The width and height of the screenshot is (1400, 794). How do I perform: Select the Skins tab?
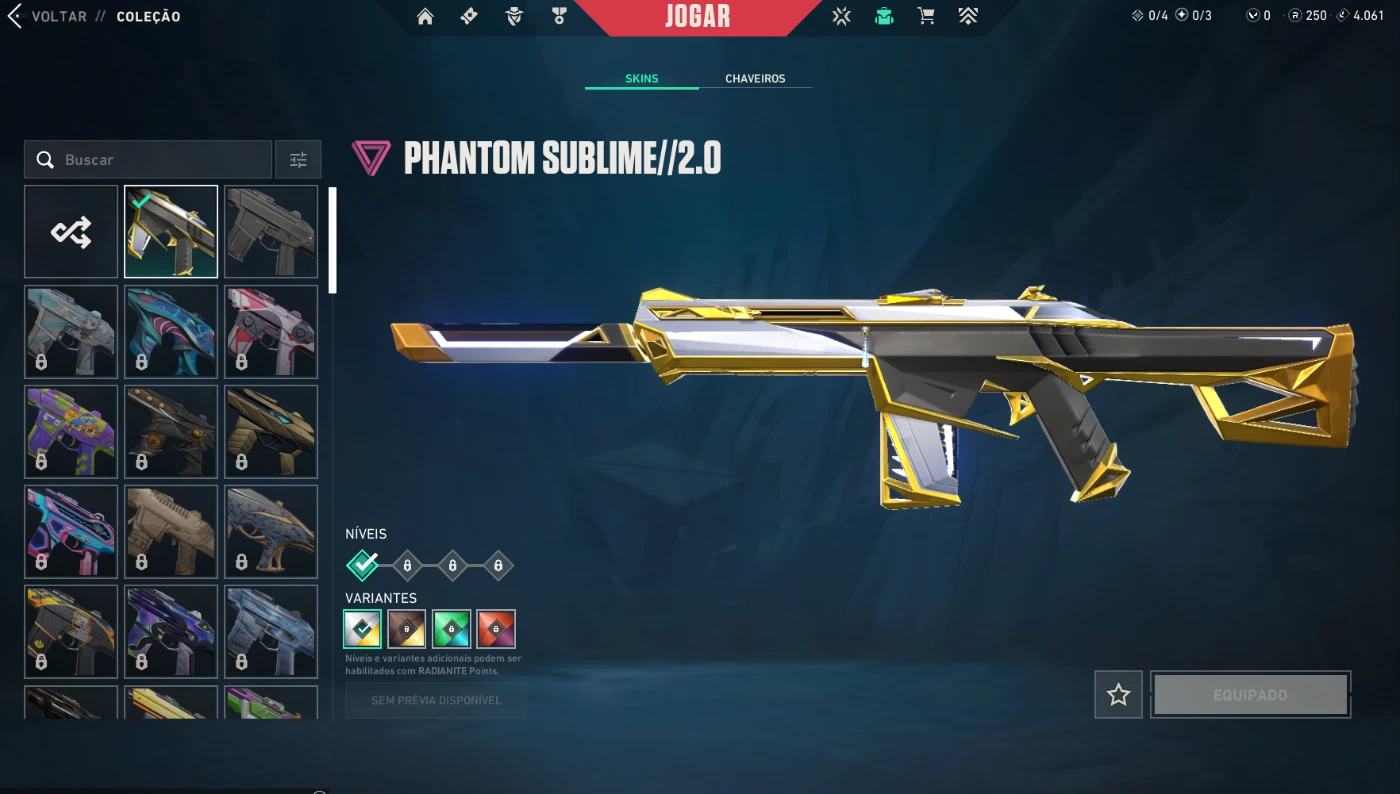click(x=641, y=78)
